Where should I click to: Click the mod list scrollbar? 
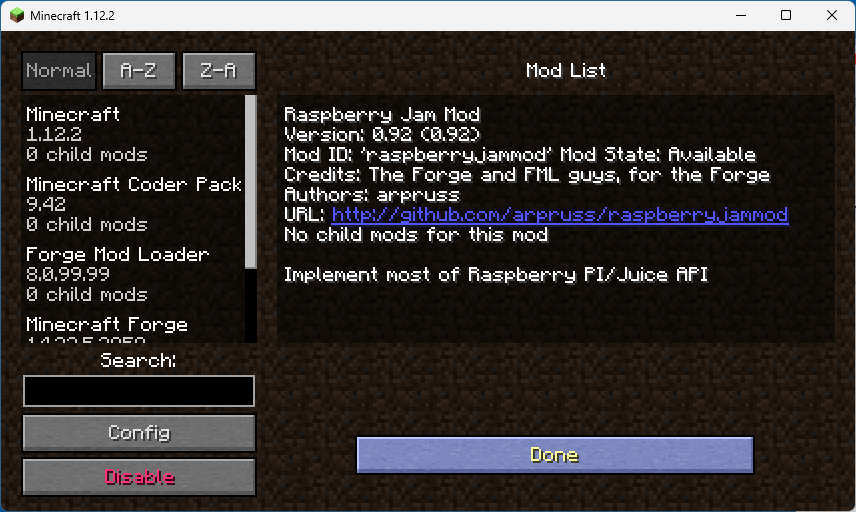[x=251, y=180]
